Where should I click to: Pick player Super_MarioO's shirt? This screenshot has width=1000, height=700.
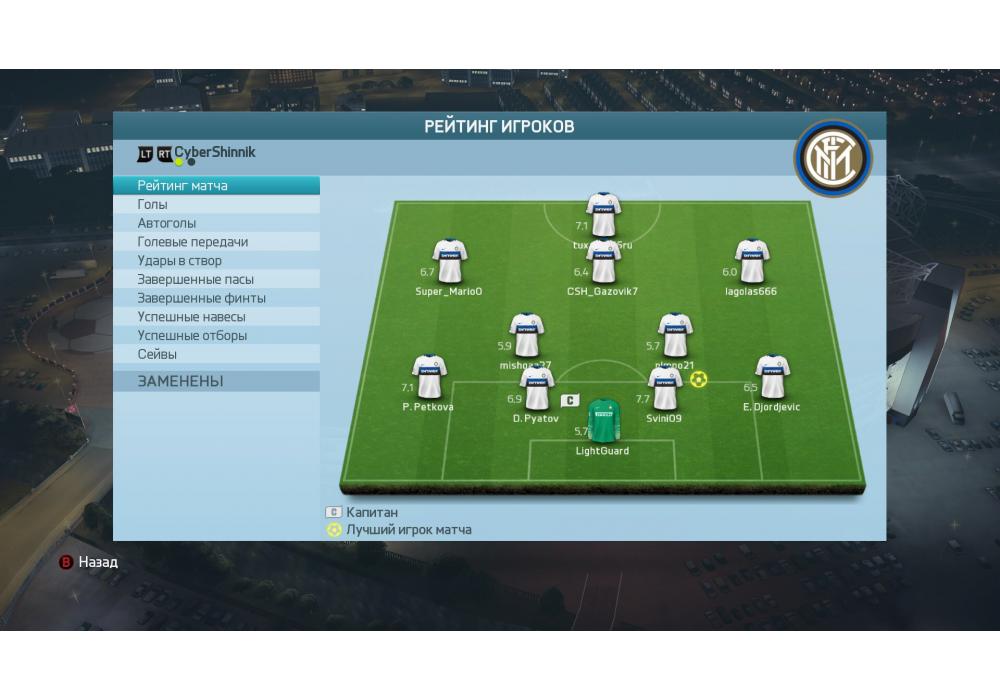point(449,262)
